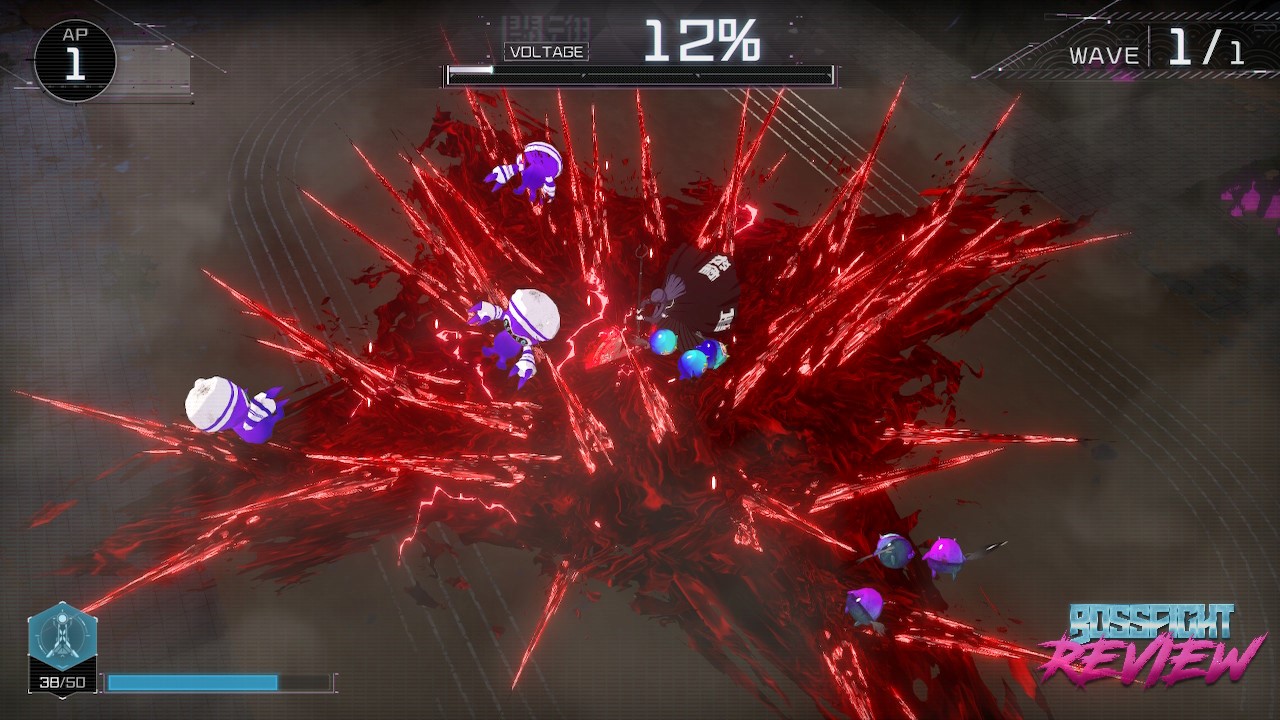Click the Bossfight Review watermark logo
This screenshot has height=720, width=1280.
pos(1151,643)
